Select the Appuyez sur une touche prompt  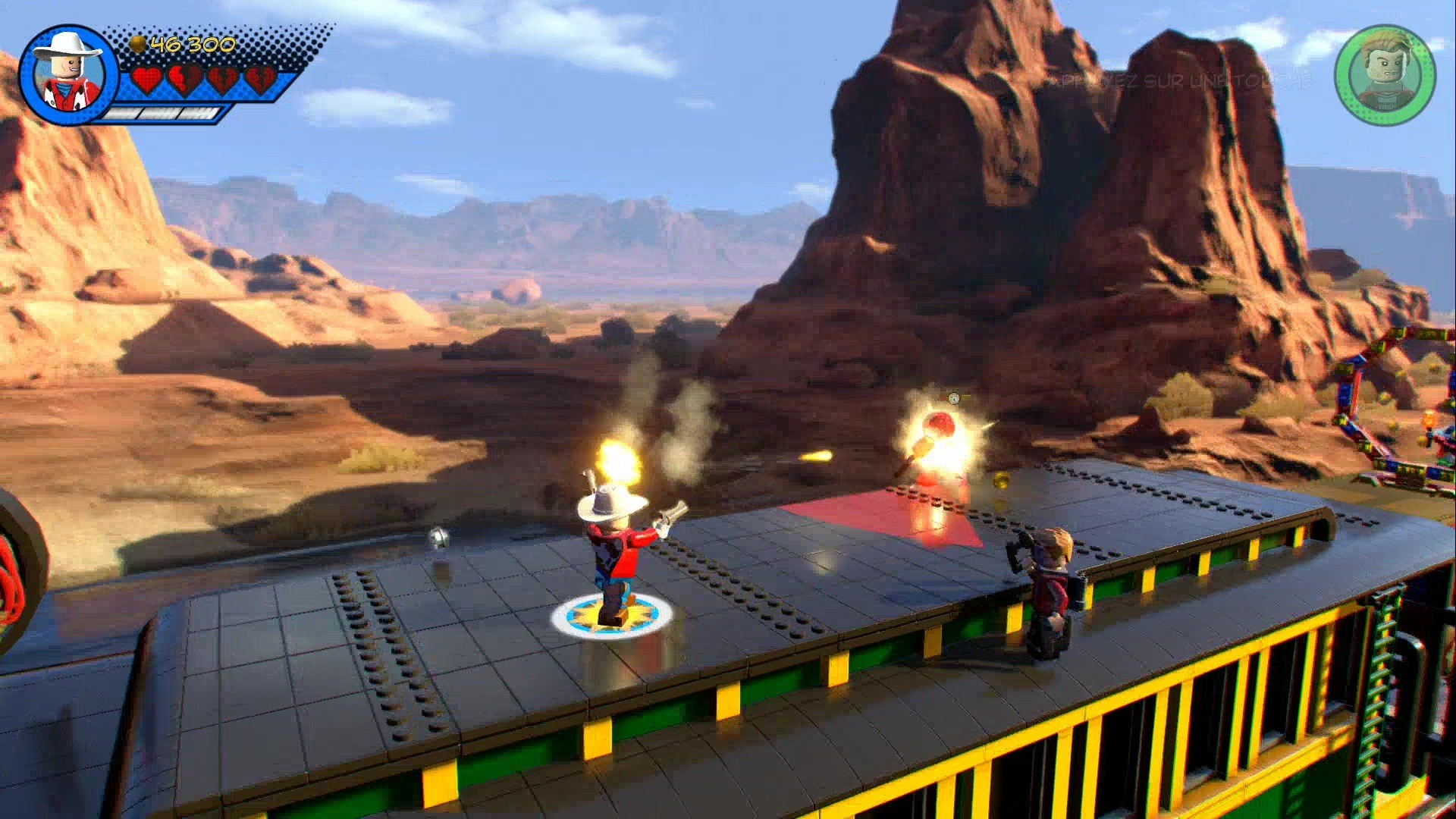1179,83
